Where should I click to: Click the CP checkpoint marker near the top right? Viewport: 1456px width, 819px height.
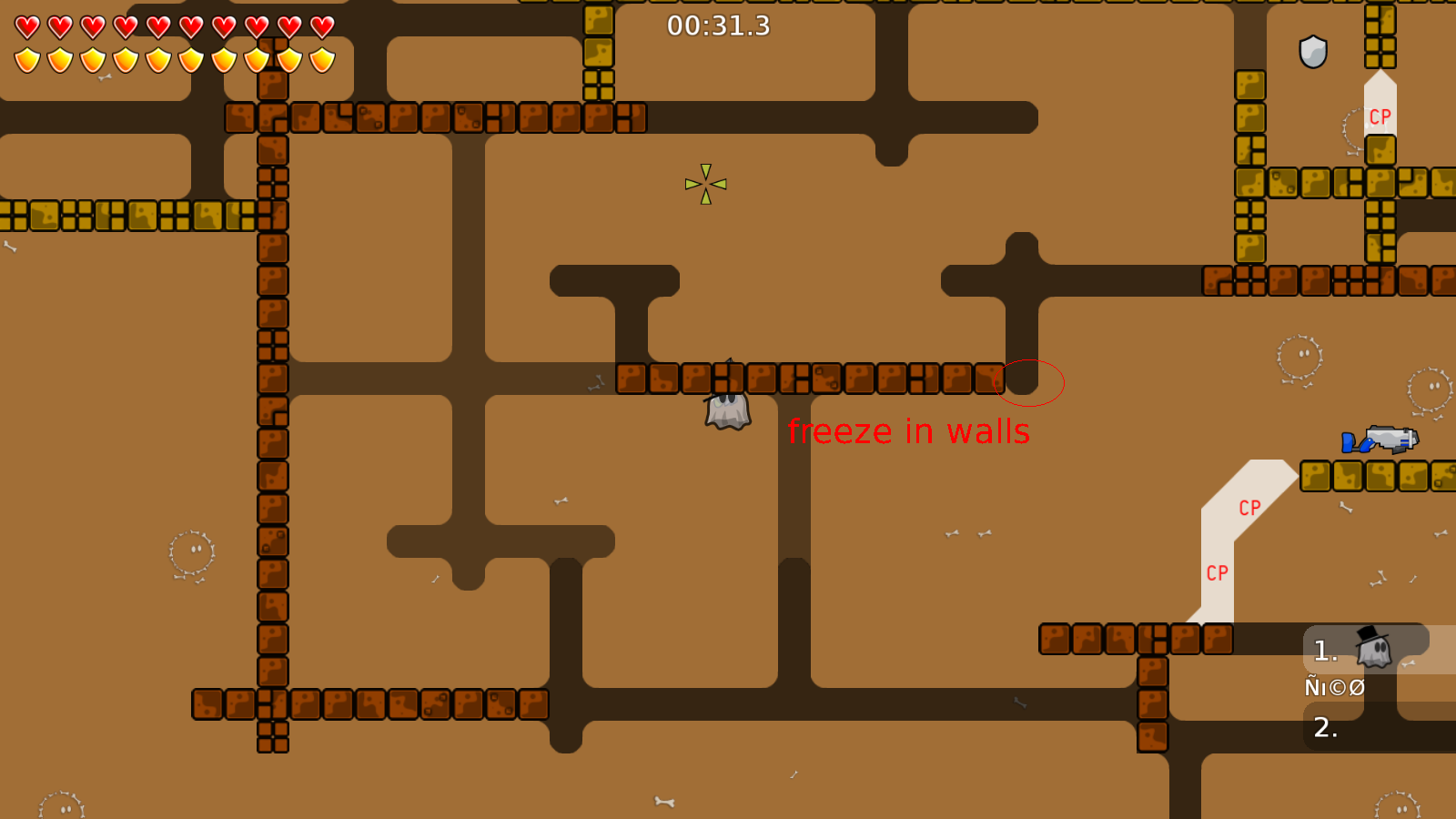pos(1379,116)
